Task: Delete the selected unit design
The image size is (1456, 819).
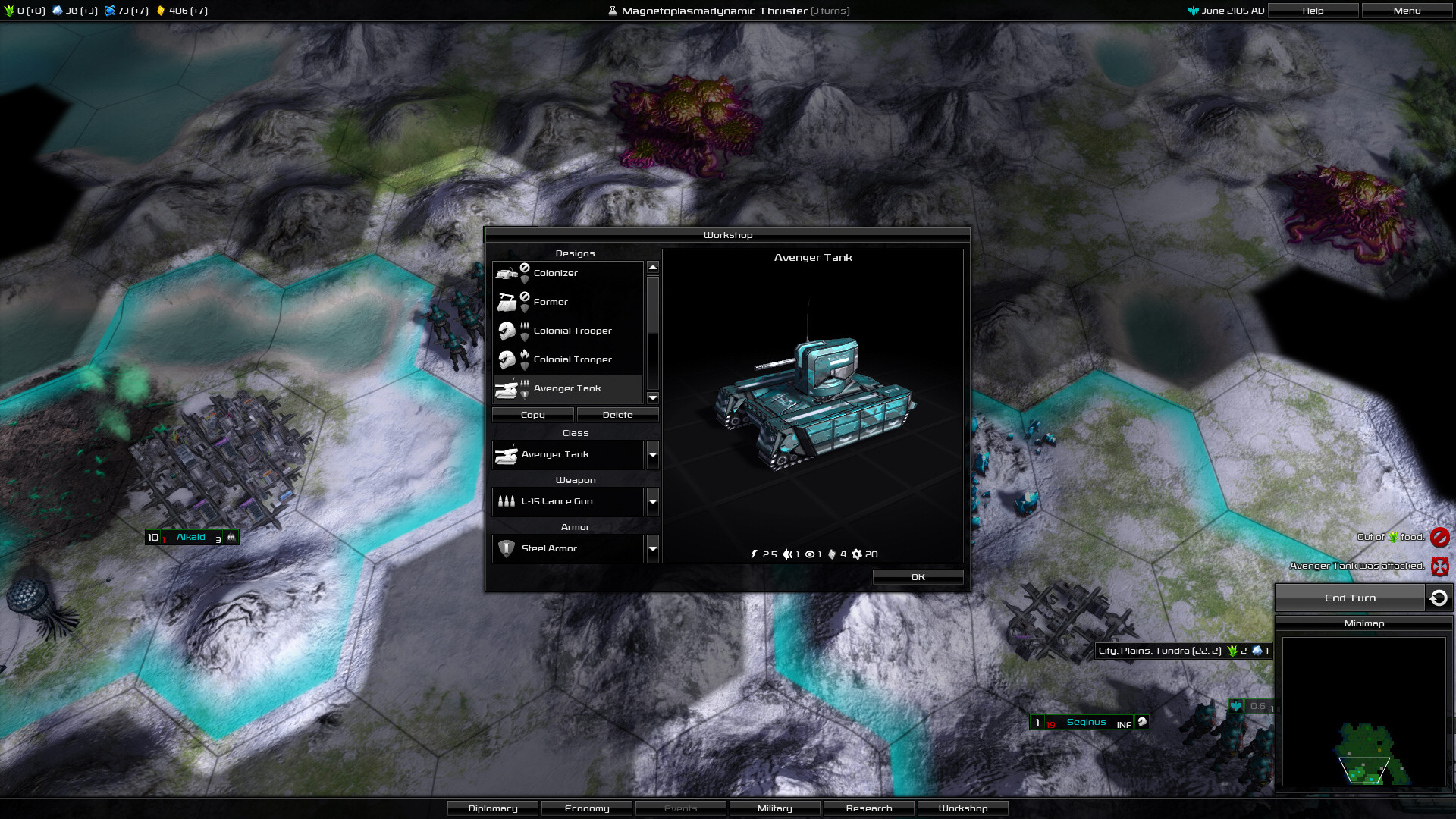Action: [617, 415]
